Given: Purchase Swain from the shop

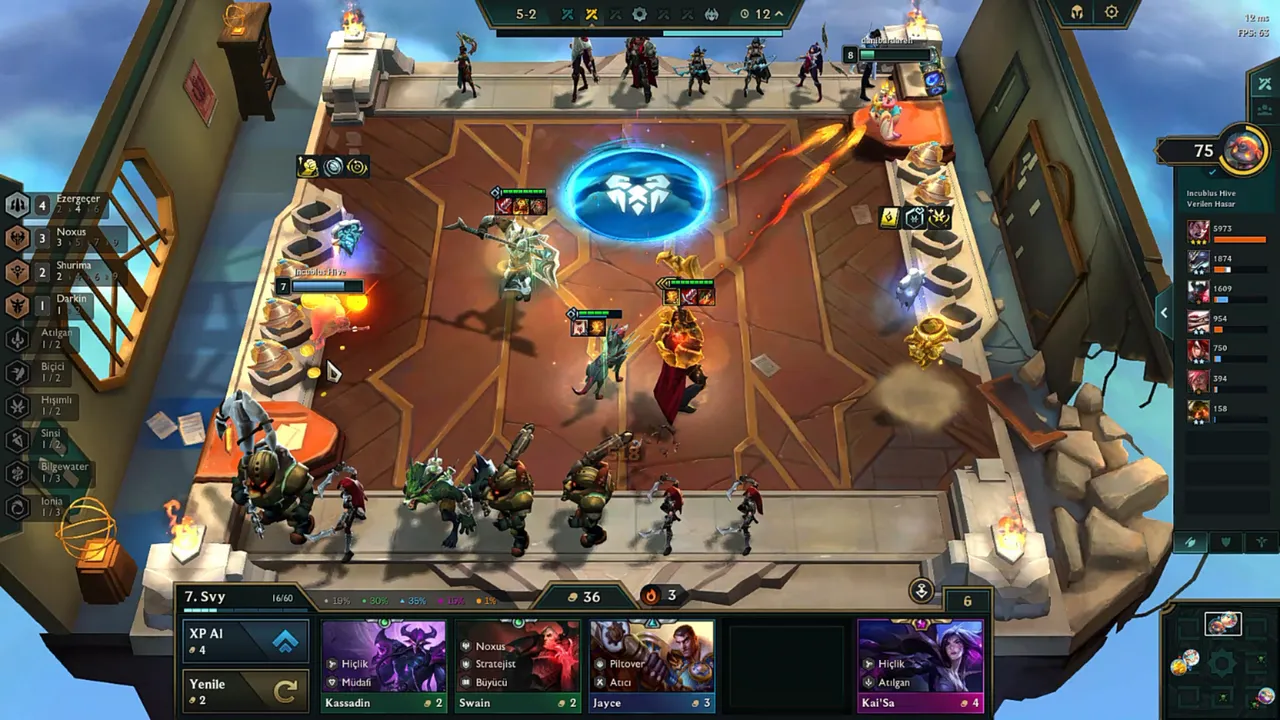Looking at the screenshot, I should click(x=517, y=664).
